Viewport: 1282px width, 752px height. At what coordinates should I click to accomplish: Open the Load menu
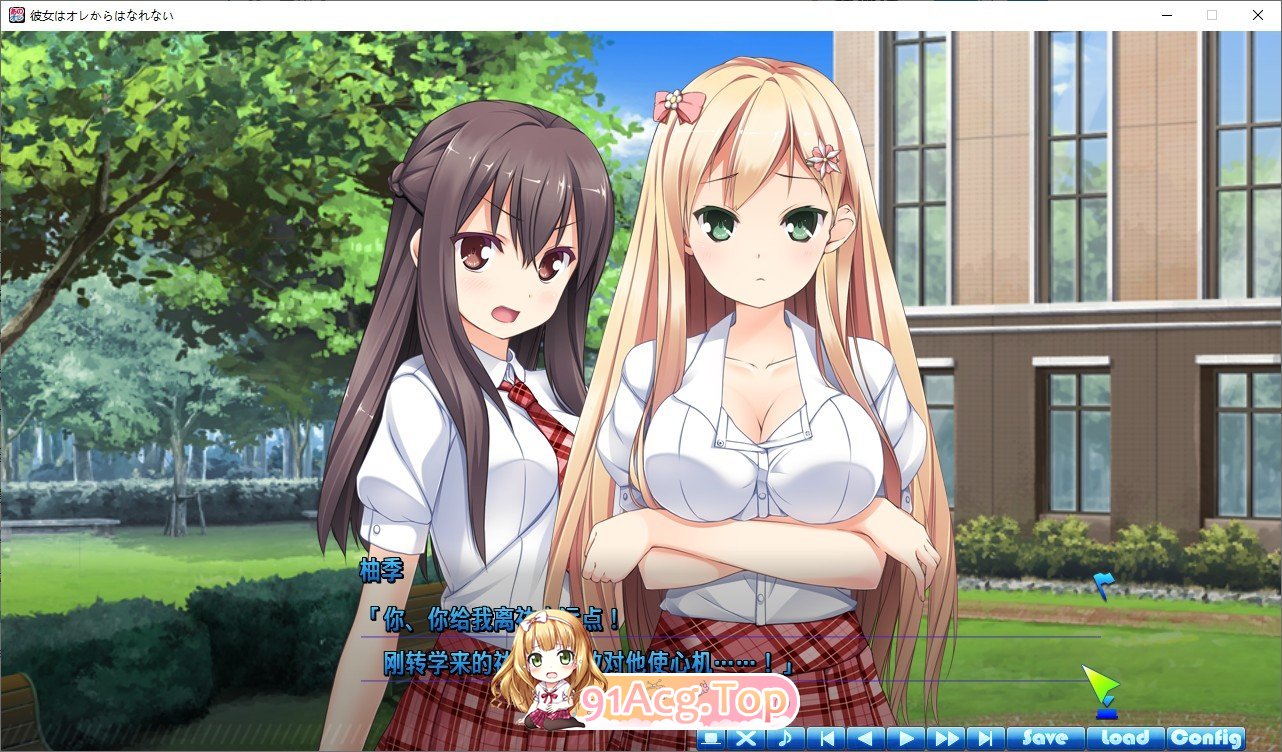1128,737
